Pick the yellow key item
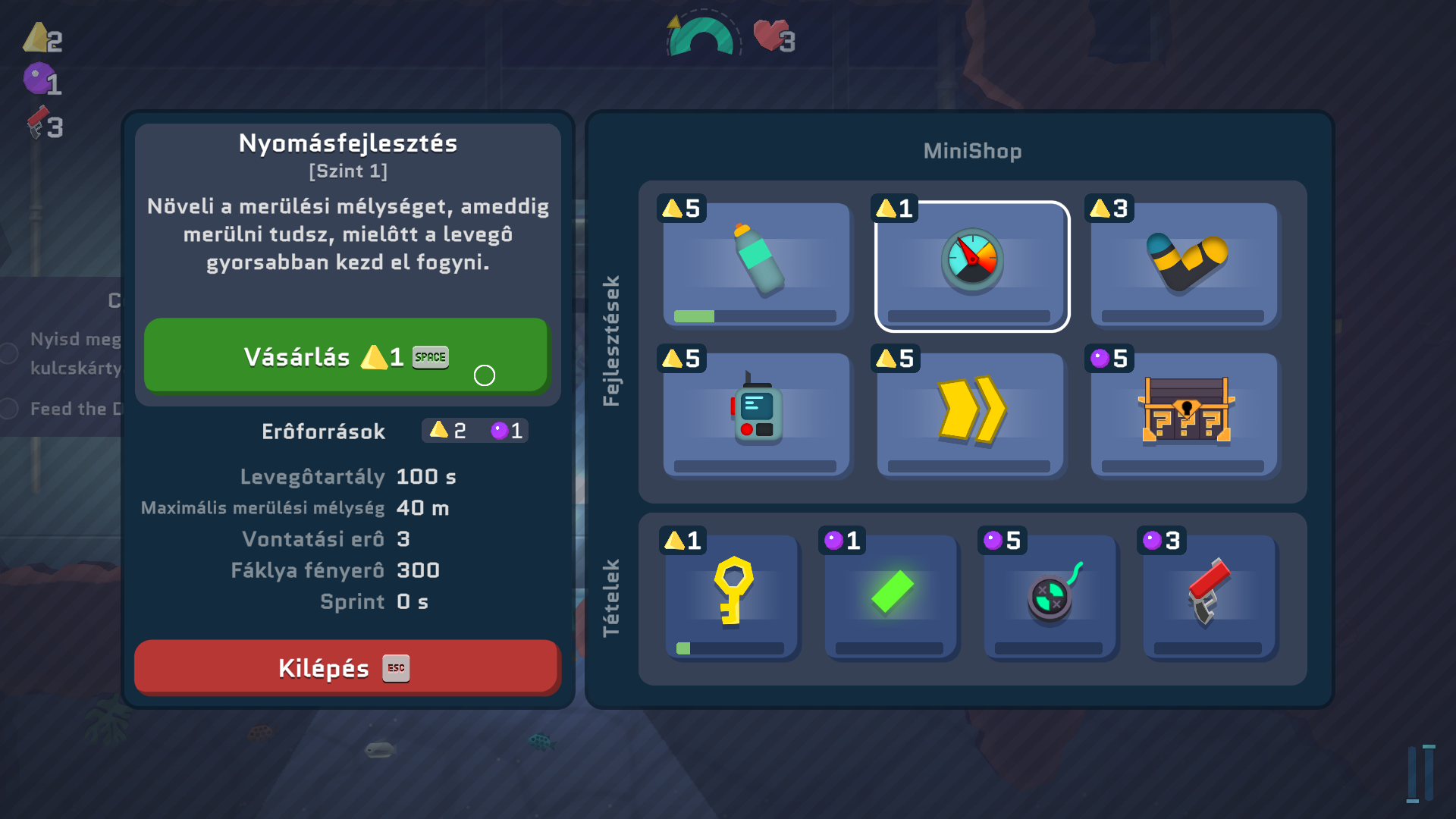 click(x=732, y=595)
